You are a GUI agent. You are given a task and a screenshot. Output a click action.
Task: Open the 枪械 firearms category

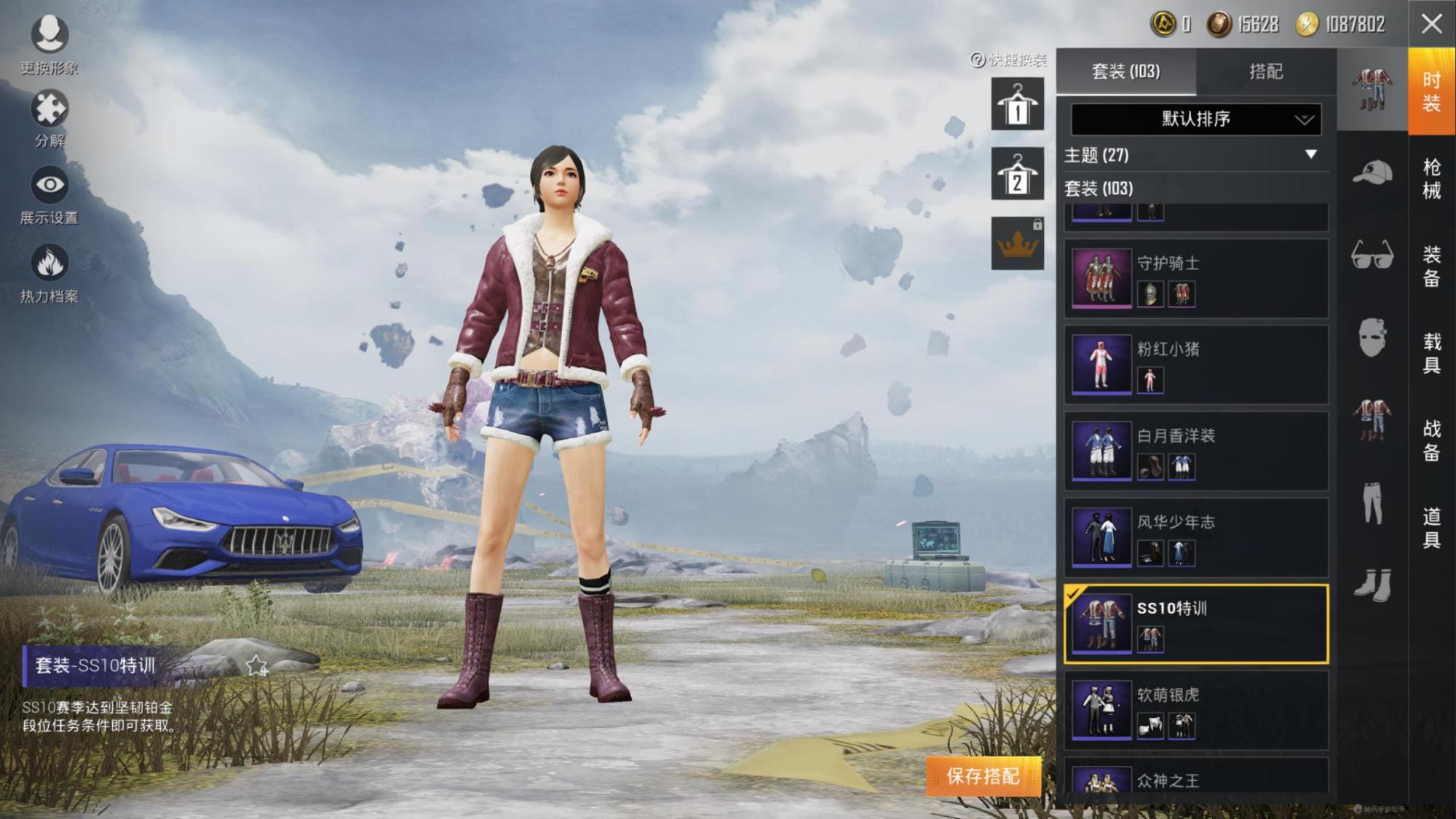pos(1431,178)
